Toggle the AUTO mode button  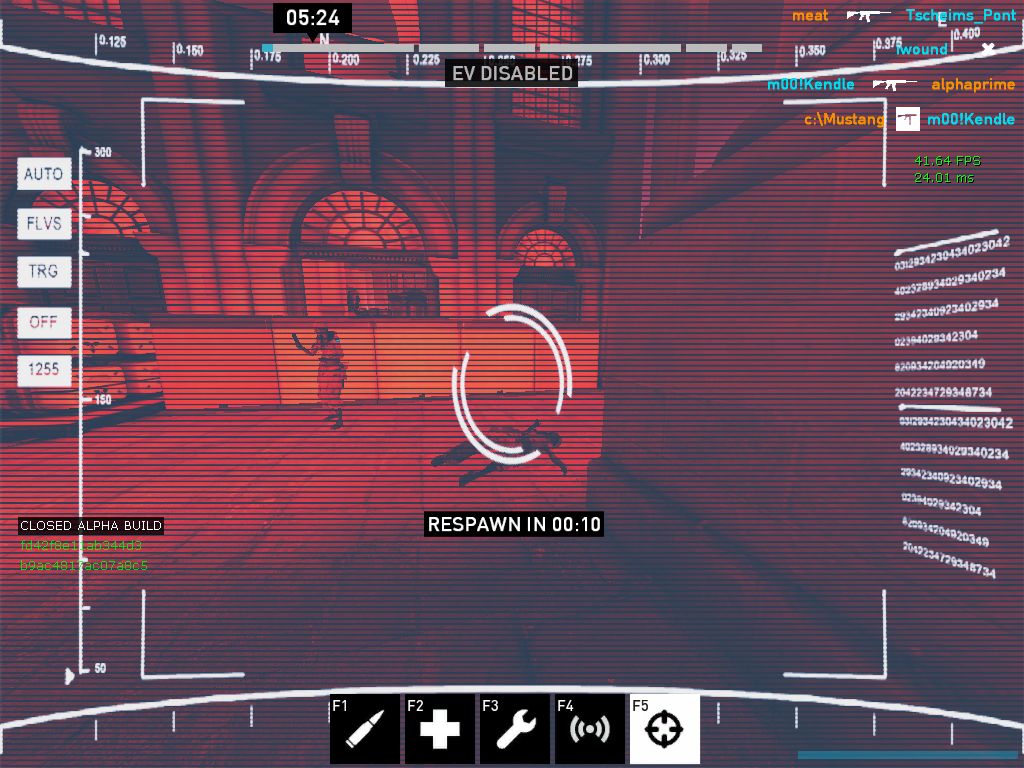pos(44,174)
